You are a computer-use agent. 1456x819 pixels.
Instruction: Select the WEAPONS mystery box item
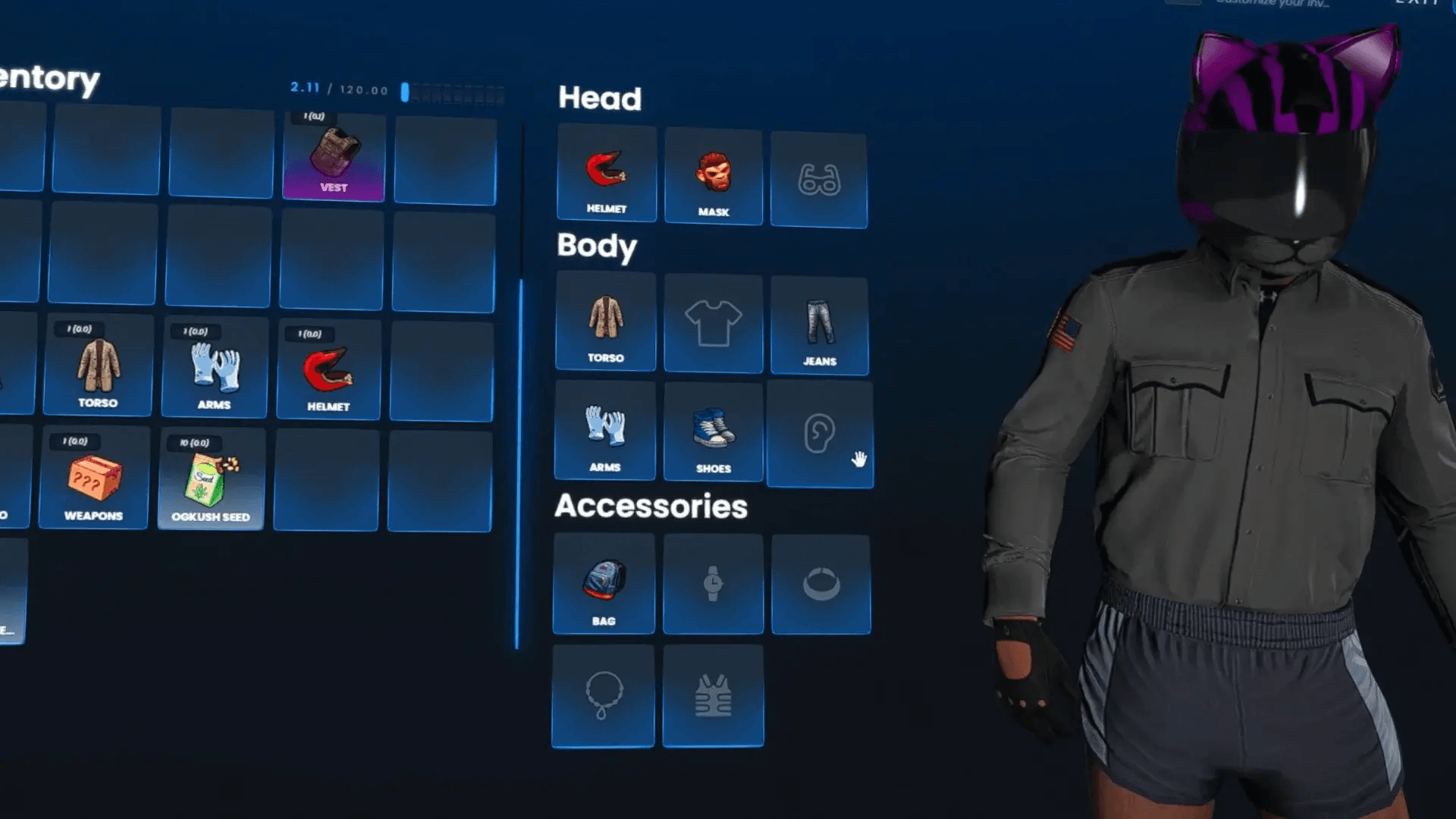pos(93,478)
